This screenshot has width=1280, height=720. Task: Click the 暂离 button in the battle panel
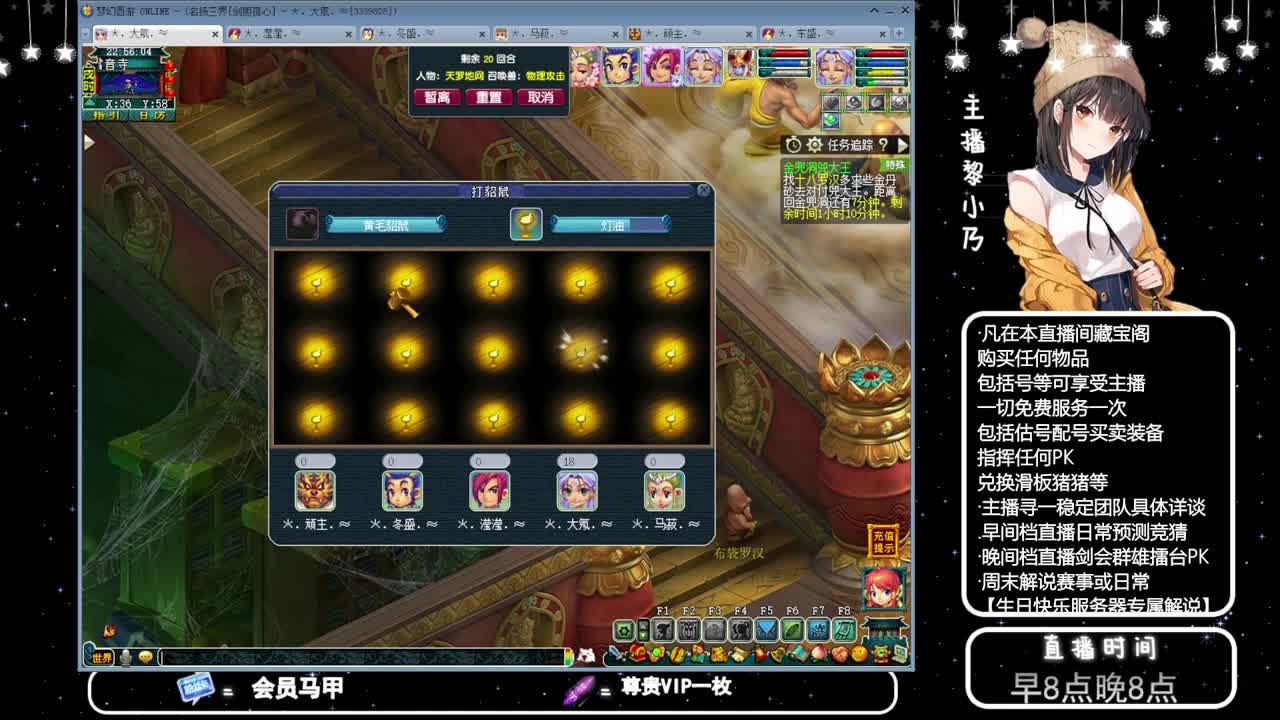(x=435, y=97)
